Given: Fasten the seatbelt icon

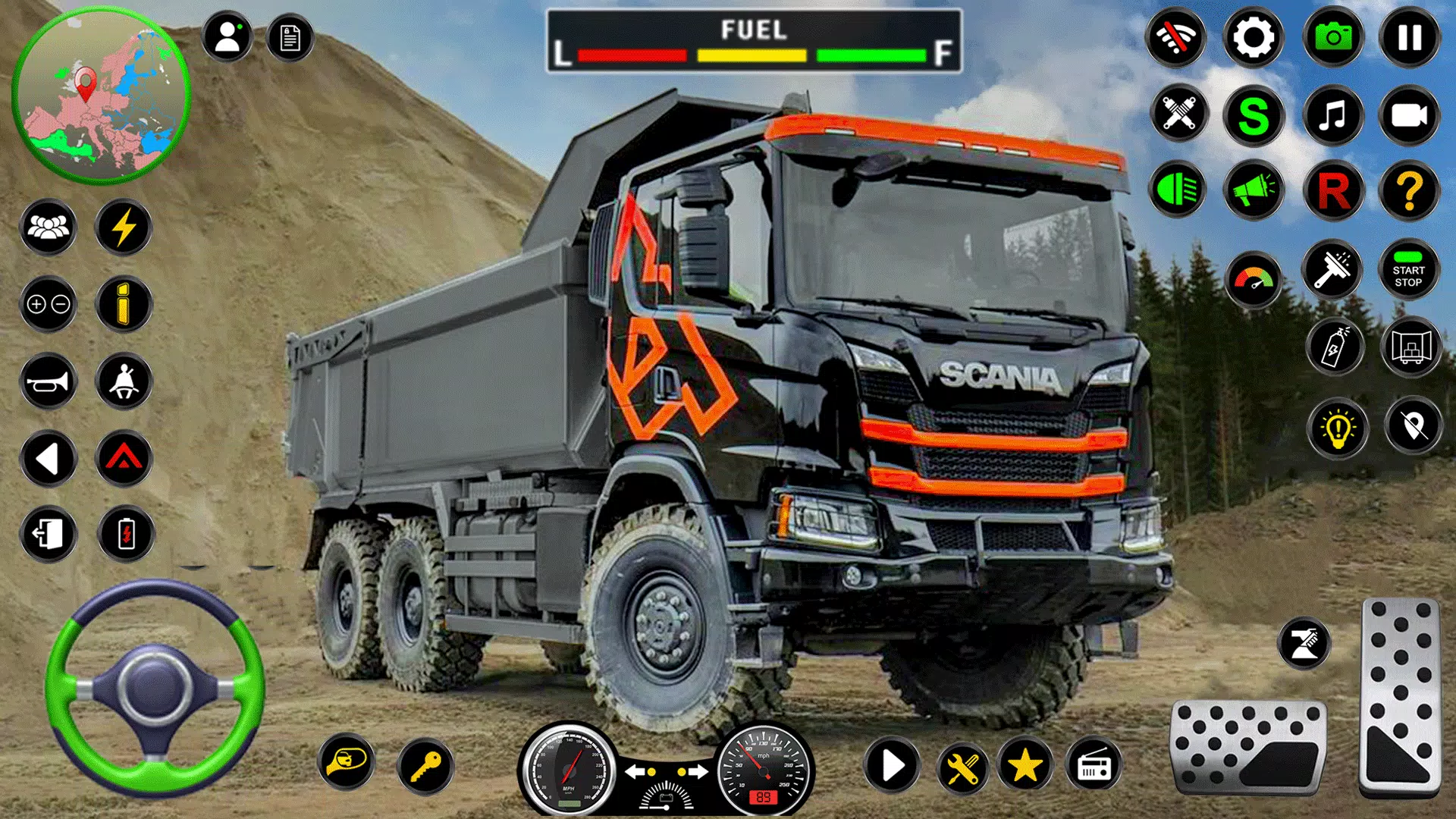Looking at the screenshot, I should (x=124, y=381).
